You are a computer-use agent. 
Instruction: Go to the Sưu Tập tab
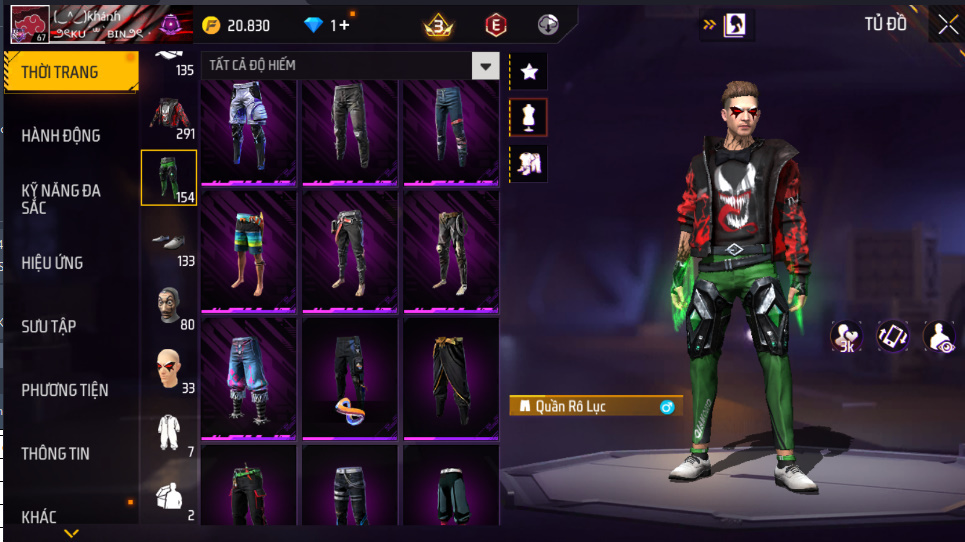click(x=49, y=327)
